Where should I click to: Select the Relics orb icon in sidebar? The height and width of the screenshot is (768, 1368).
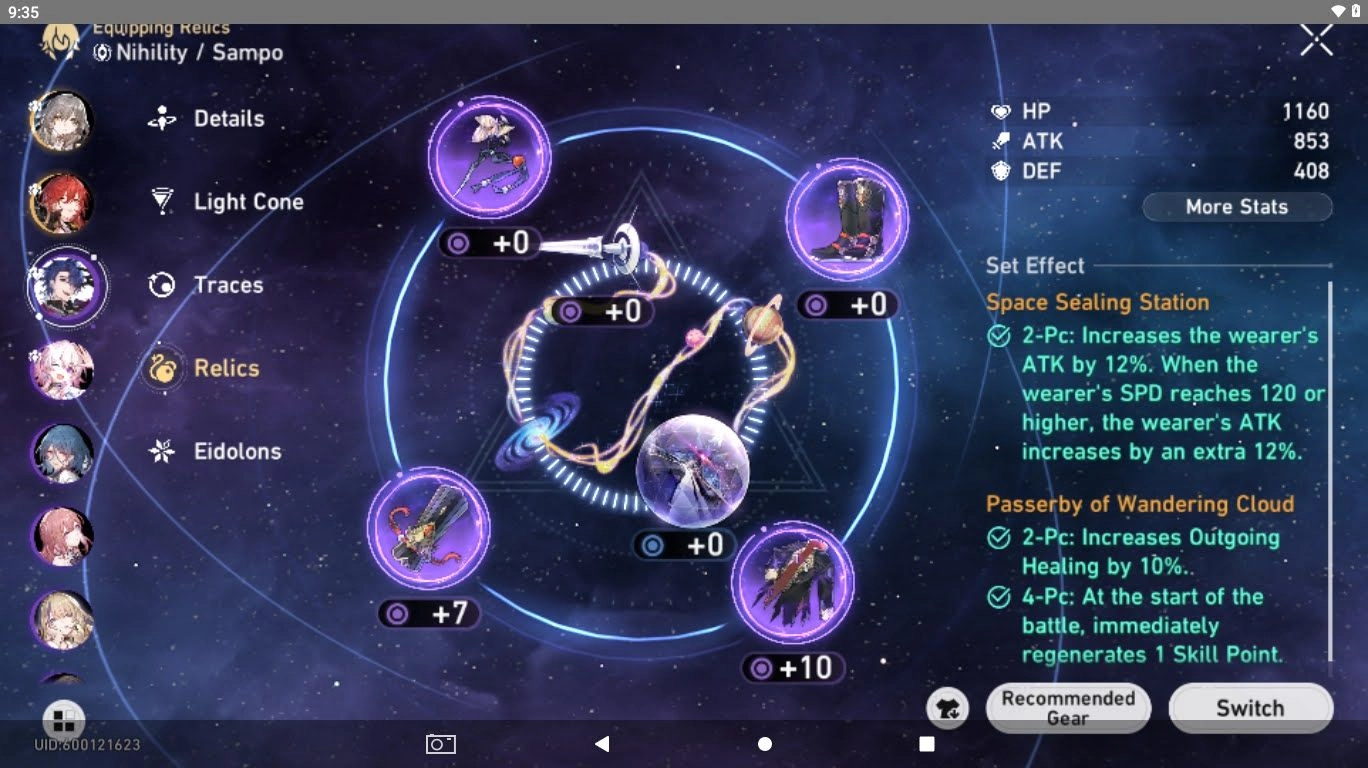162,368
